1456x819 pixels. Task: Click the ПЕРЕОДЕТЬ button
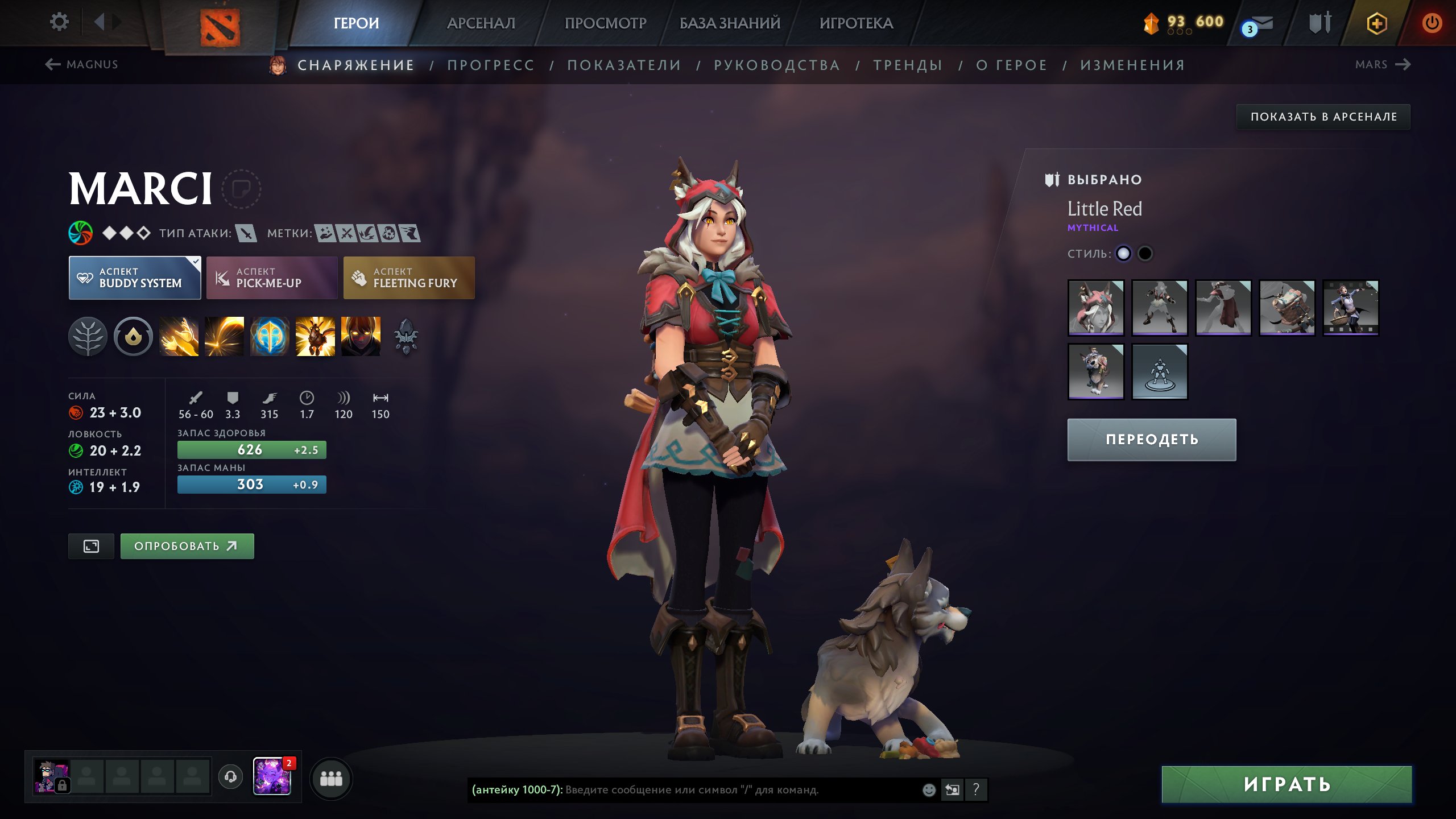[1151, 439]
